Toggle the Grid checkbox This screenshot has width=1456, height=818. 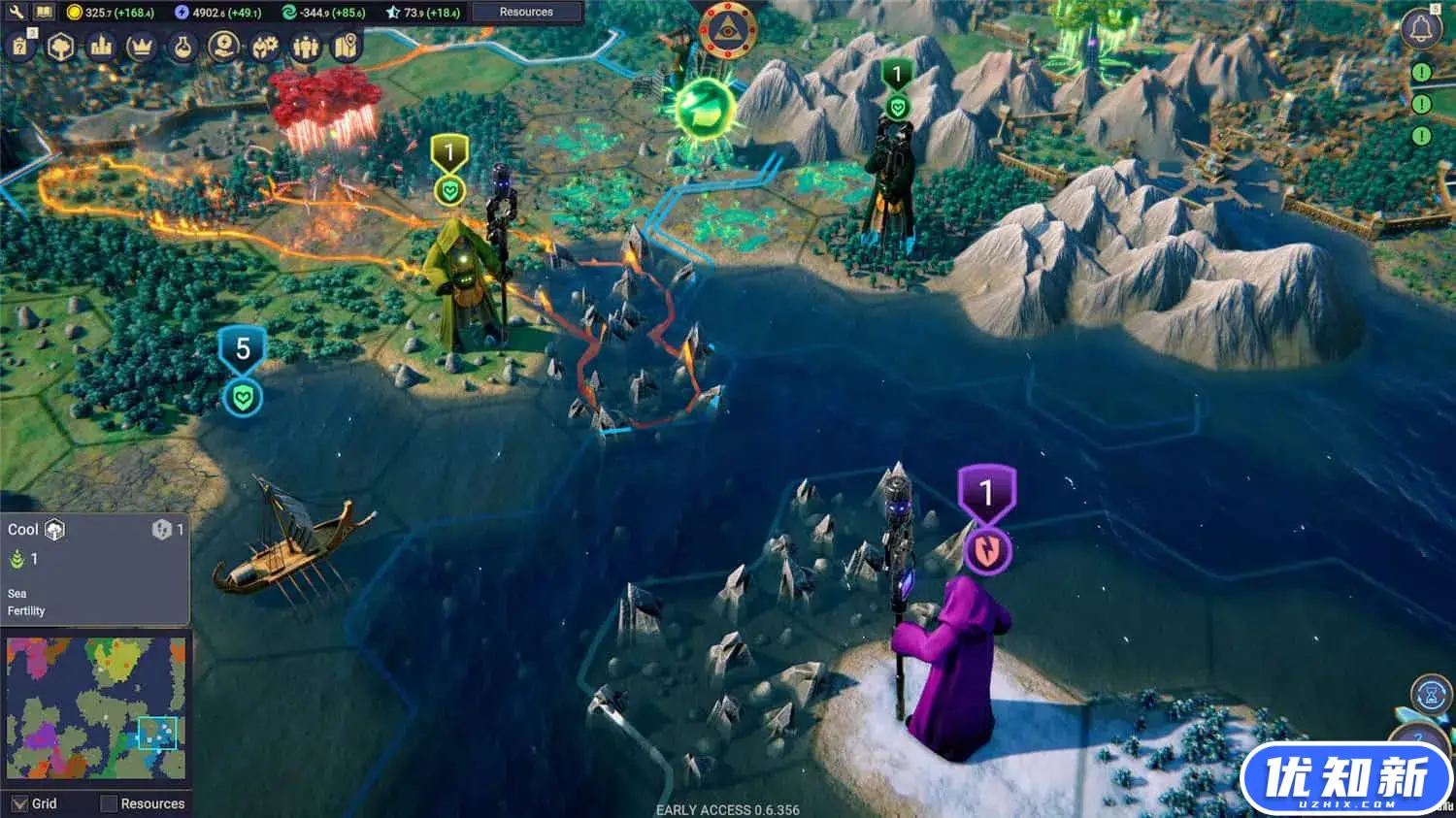tap(20, 803)
